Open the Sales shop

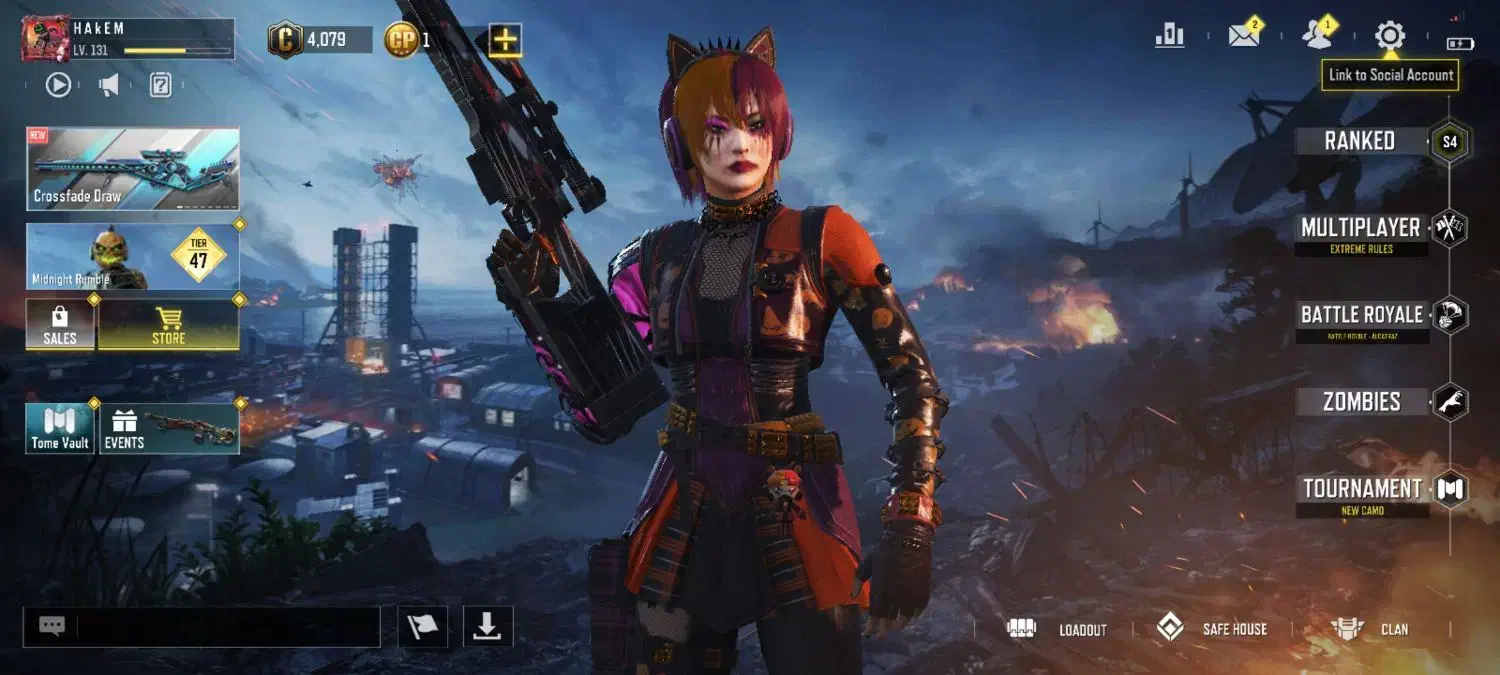(60, 325)
